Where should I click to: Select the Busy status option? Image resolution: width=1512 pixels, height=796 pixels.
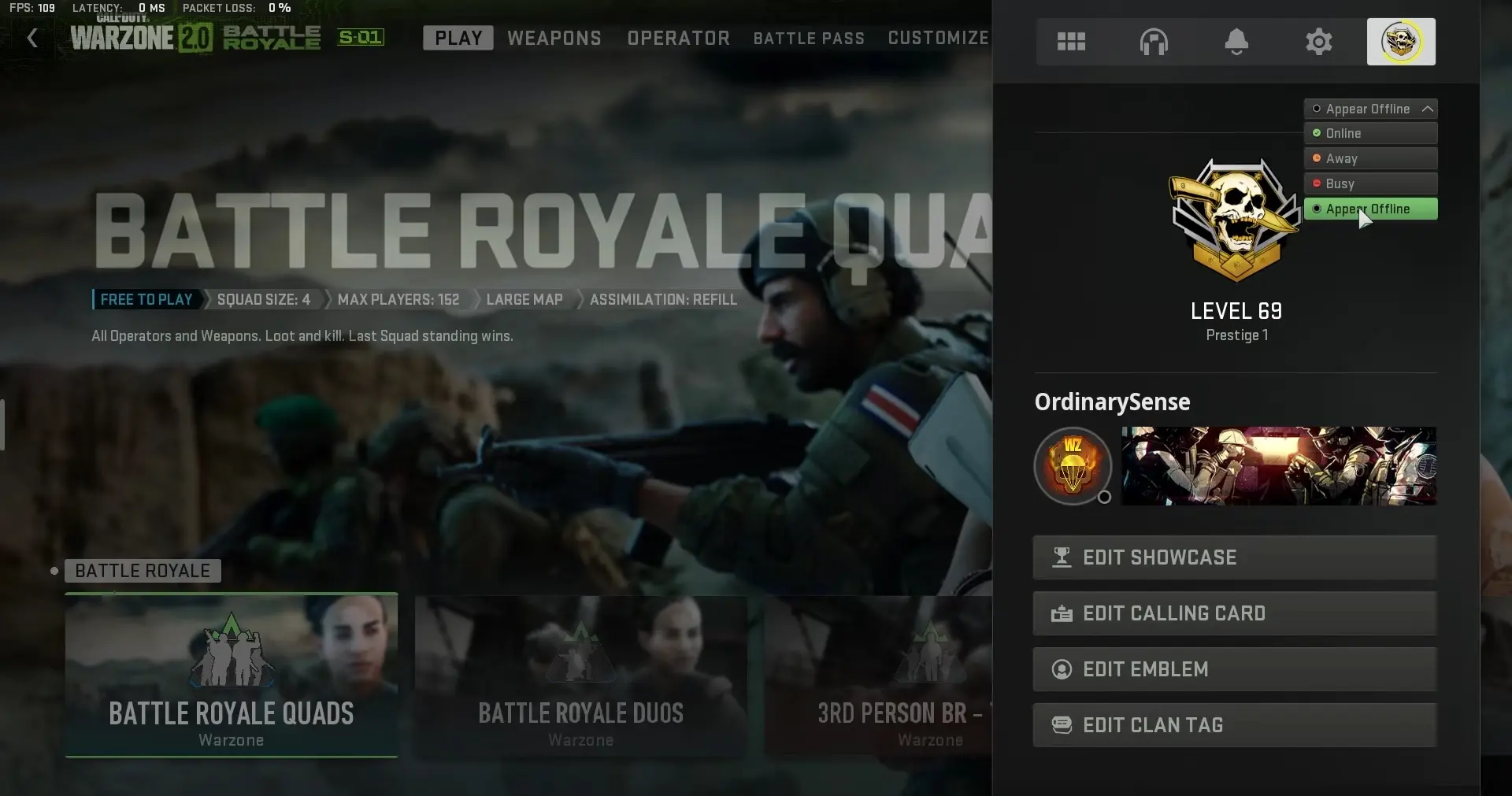1370,183
